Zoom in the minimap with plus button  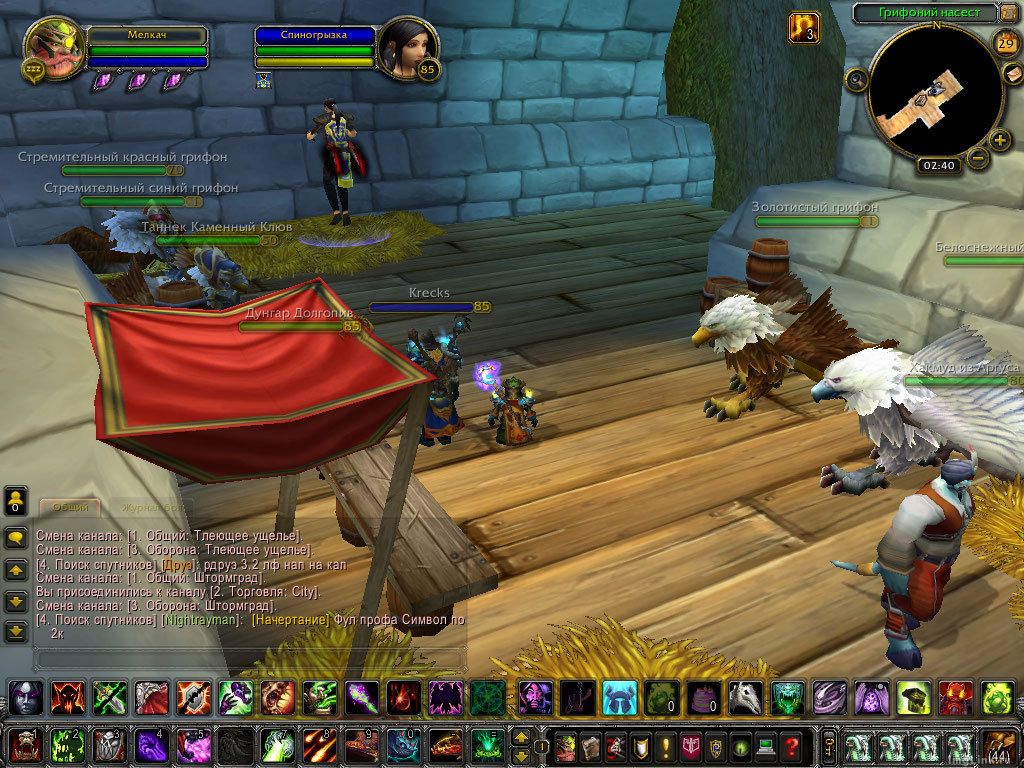click(x=1001, y=140)
